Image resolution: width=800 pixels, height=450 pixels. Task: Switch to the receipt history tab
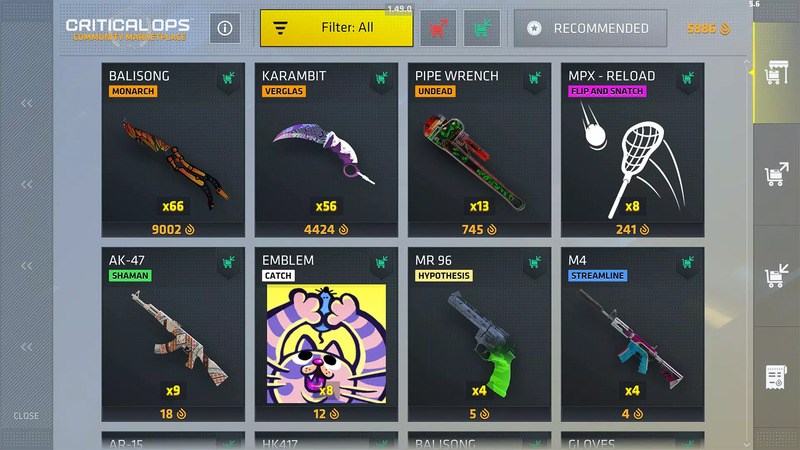point(775,378)
